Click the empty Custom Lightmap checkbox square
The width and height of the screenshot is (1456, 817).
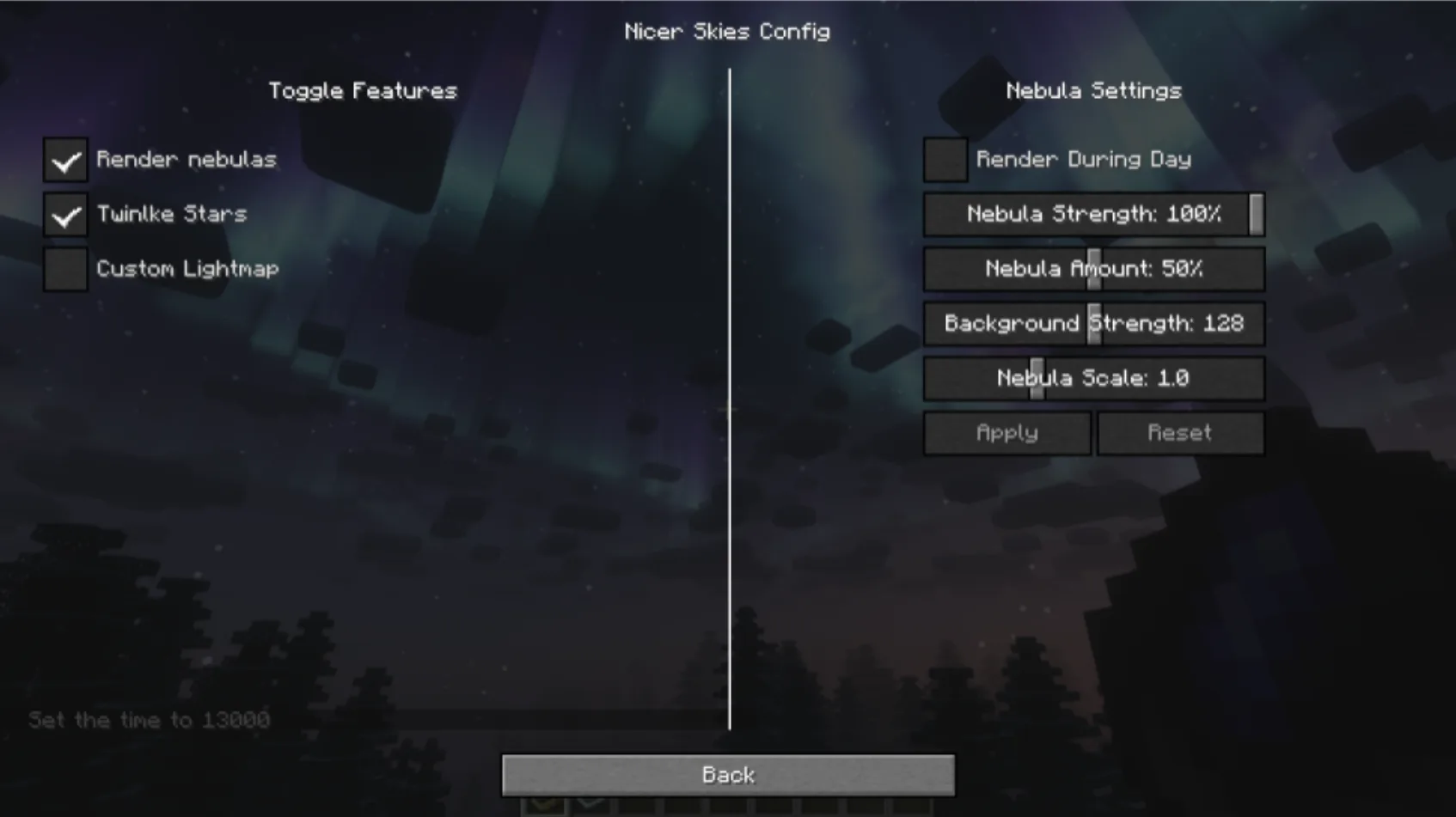(65, 269)
